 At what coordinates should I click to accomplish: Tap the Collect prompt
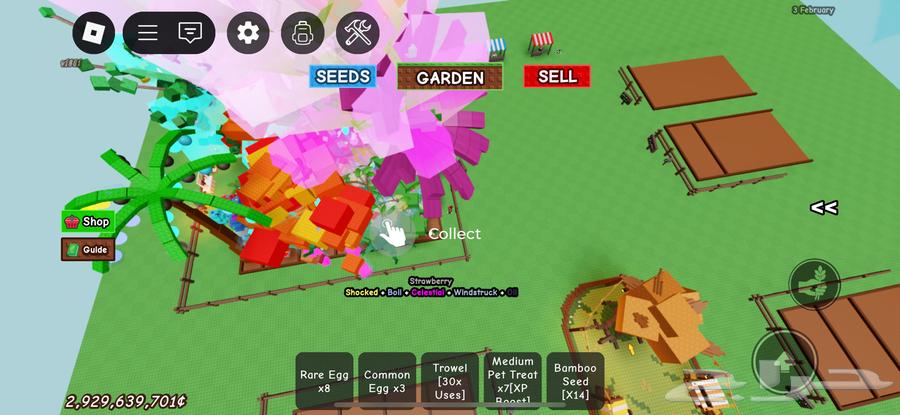click(392, 233)
